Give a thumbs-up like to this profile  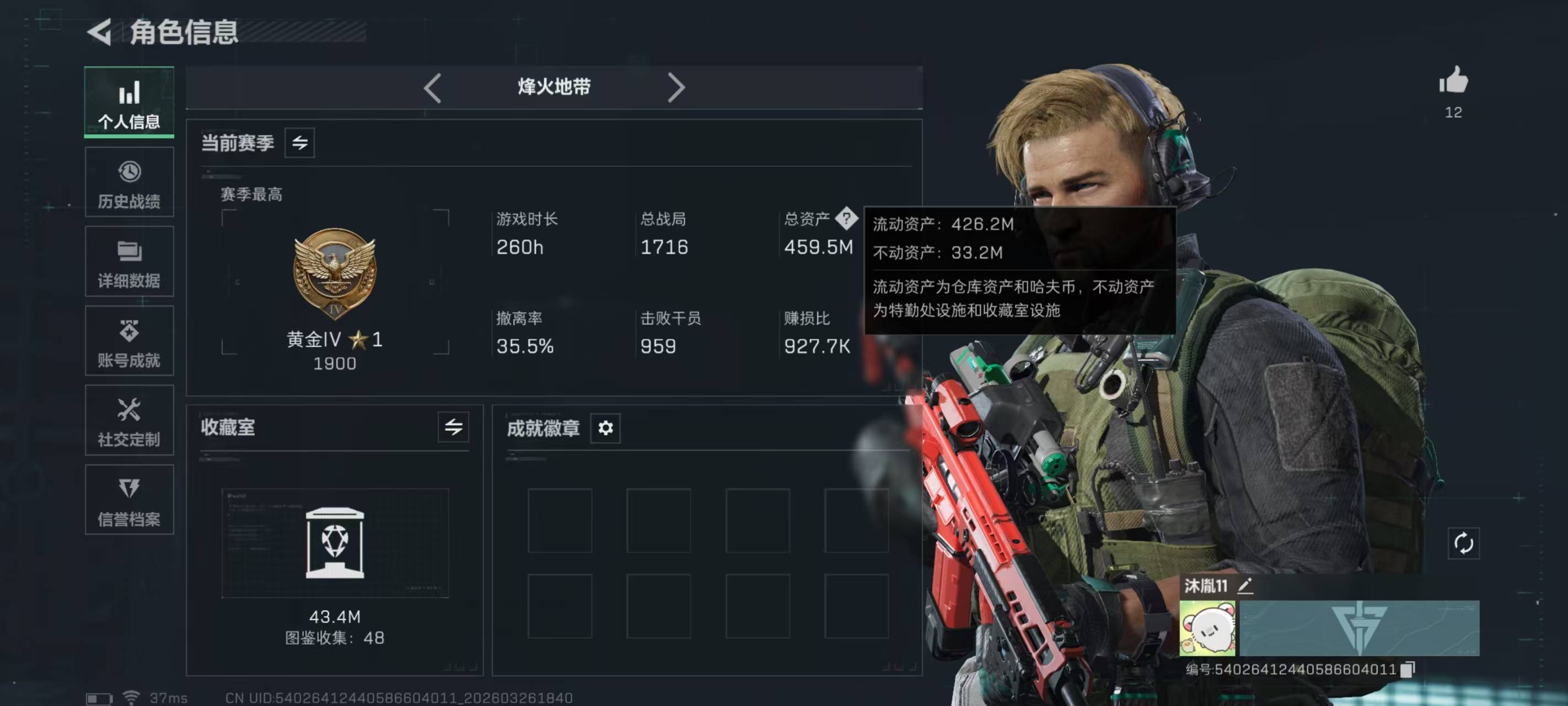point(1453,81)
